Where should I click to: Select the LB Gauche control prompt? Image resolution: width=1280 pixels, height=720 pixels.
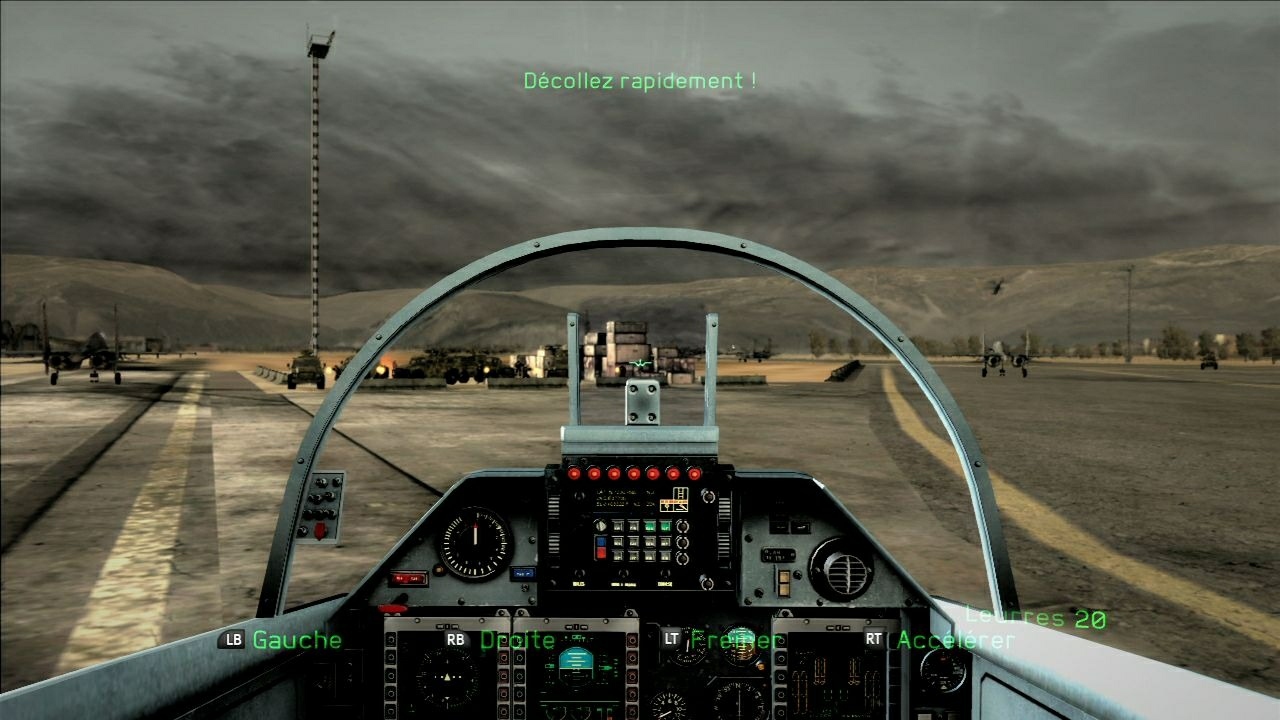click(x=280, y=641)
